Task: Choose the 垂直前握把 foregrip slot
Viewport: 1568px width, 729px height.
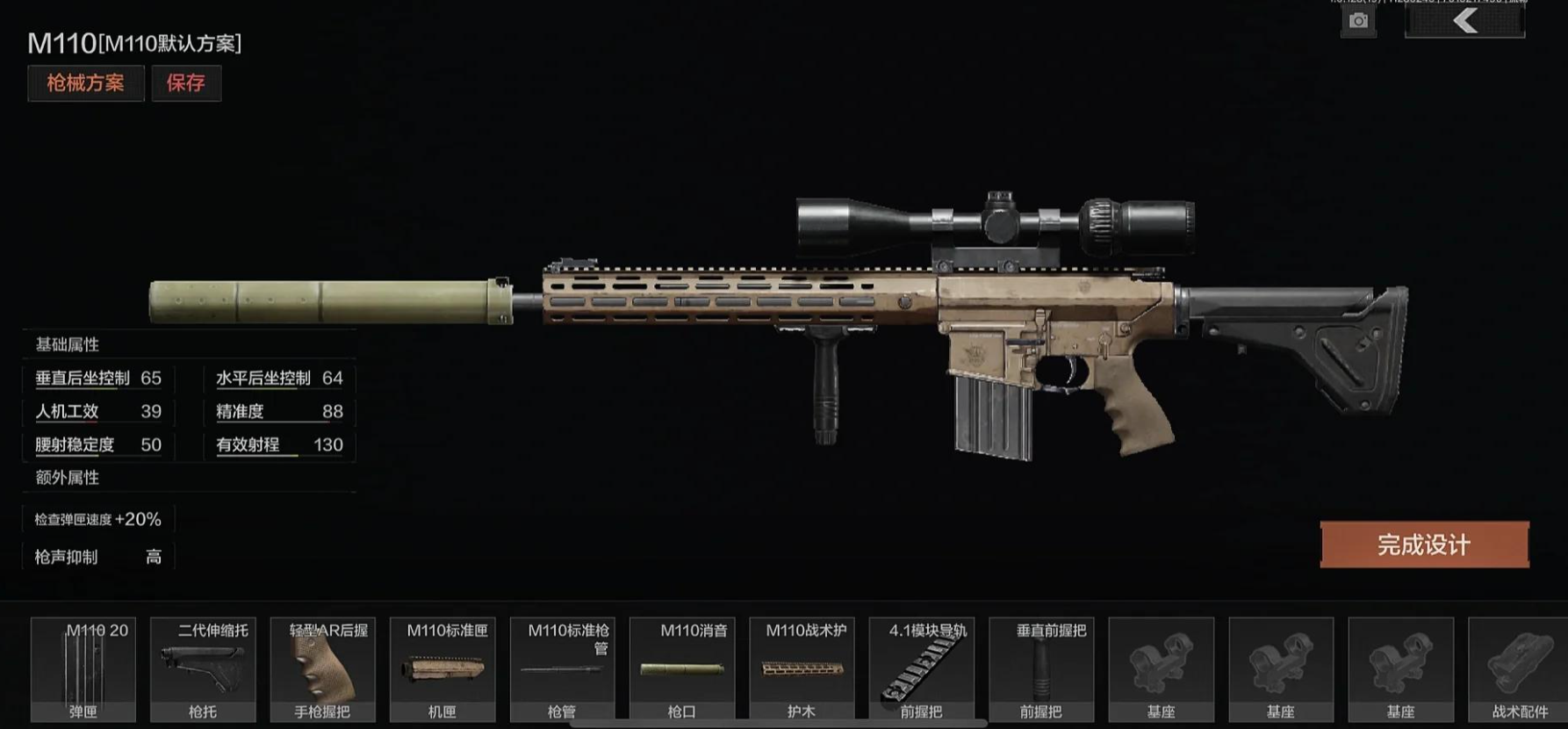Action: point(1041,669)
